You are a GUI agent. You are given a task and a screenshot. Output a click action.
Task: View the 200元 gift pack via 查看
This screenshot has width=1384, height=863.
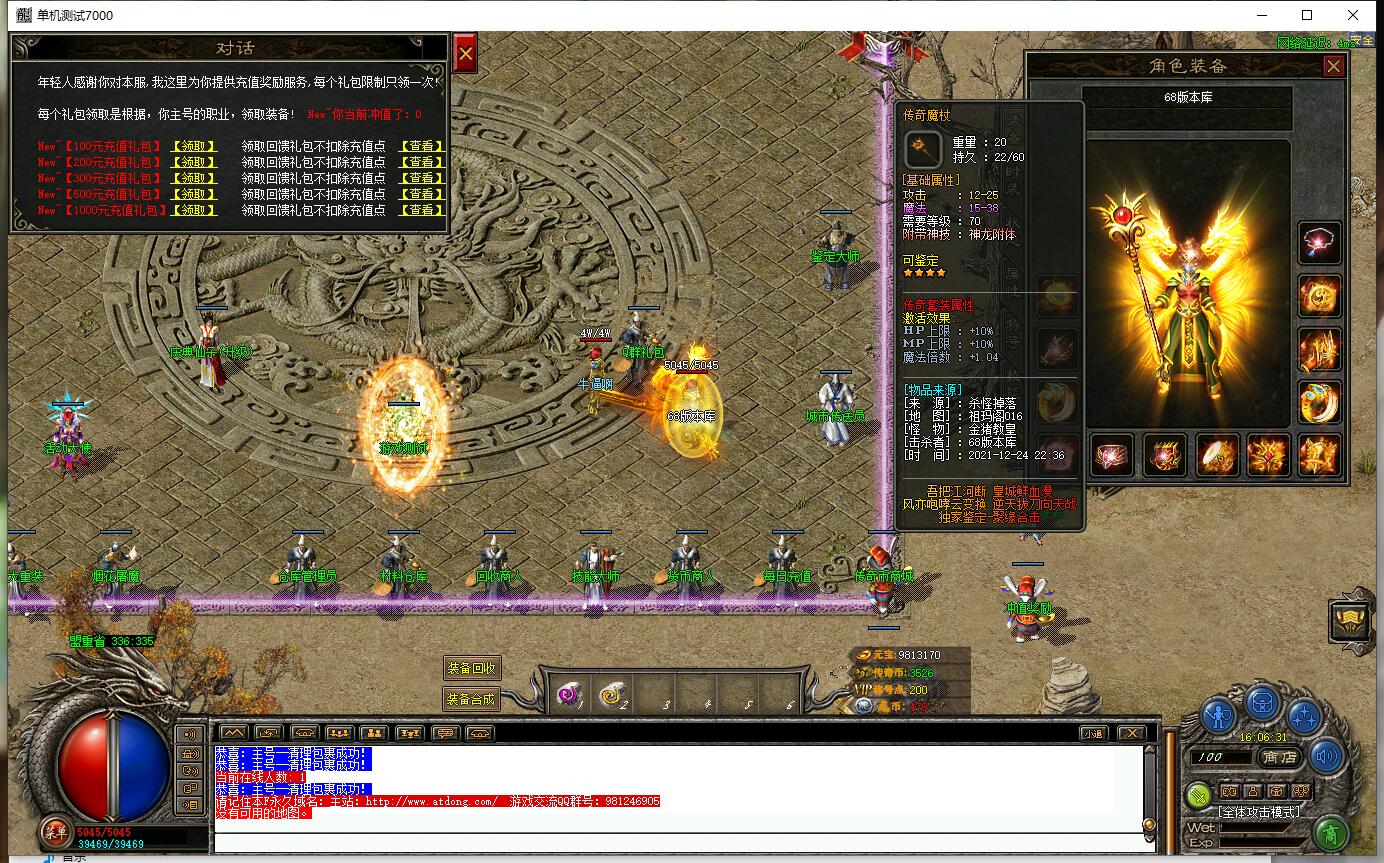tap(421, 162)
